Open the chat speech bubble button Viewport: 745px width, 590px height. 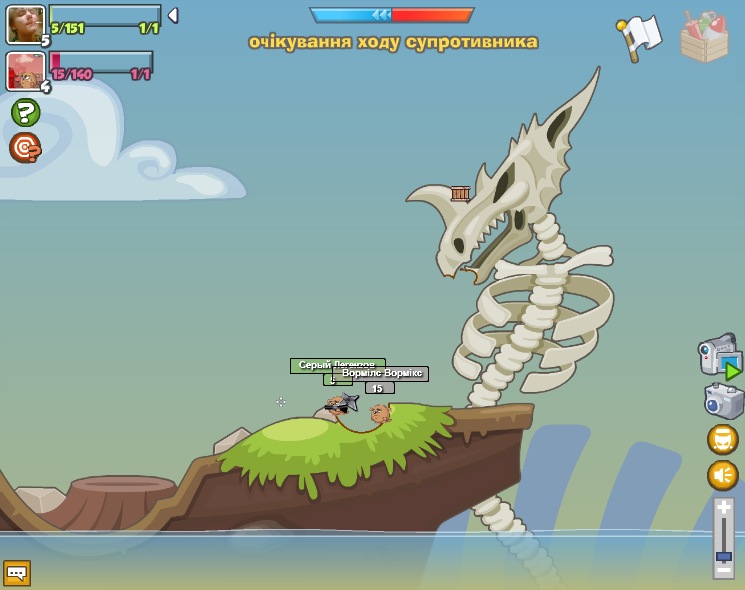[x=17, y=573]
